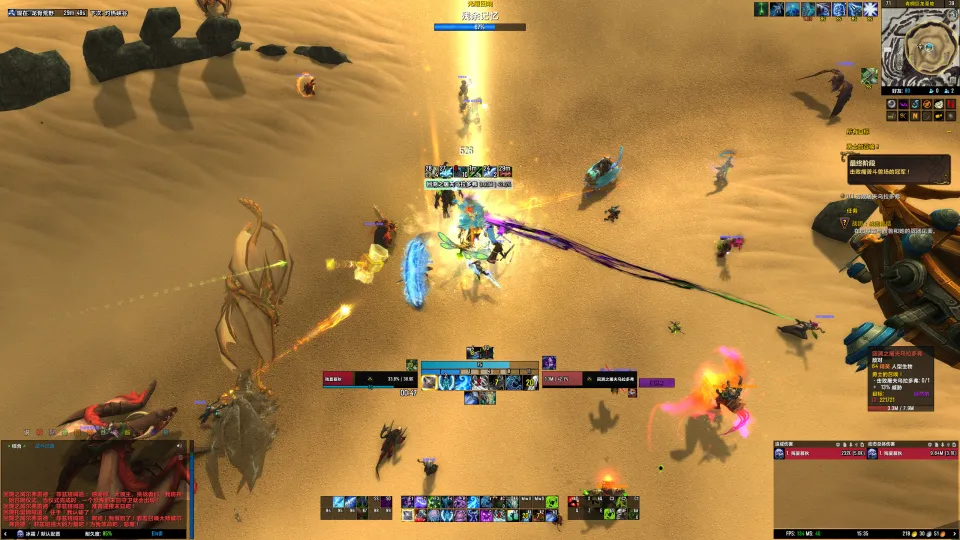
Task: Open the orange N addon button
Action: [x=916, y=116]
